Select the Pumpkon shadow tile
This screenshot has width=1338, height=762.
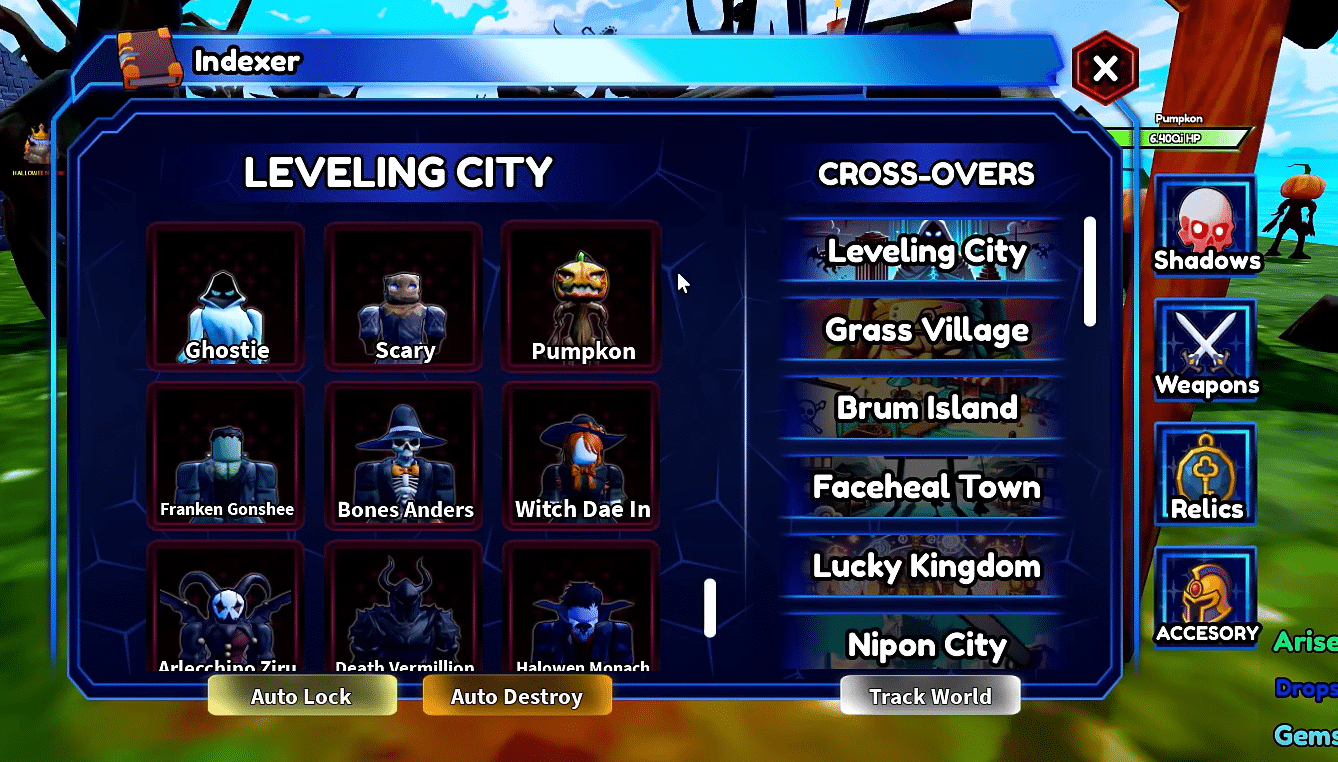point(582,297)
